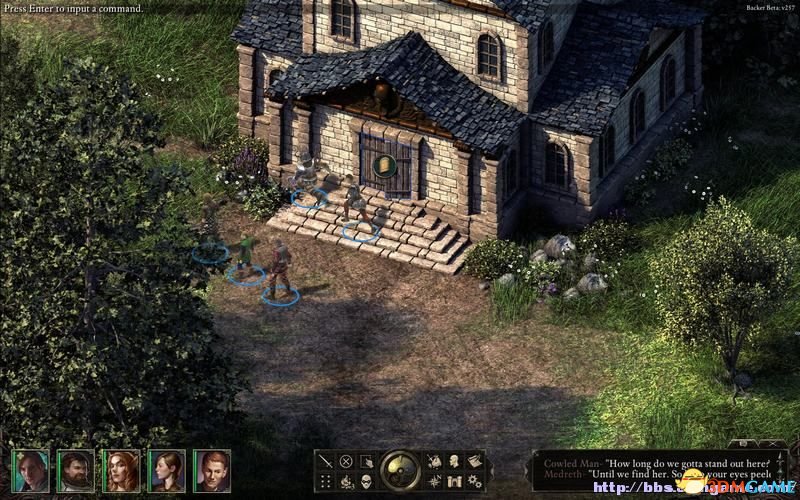Open the area map compass icon

tap(434, 481)
